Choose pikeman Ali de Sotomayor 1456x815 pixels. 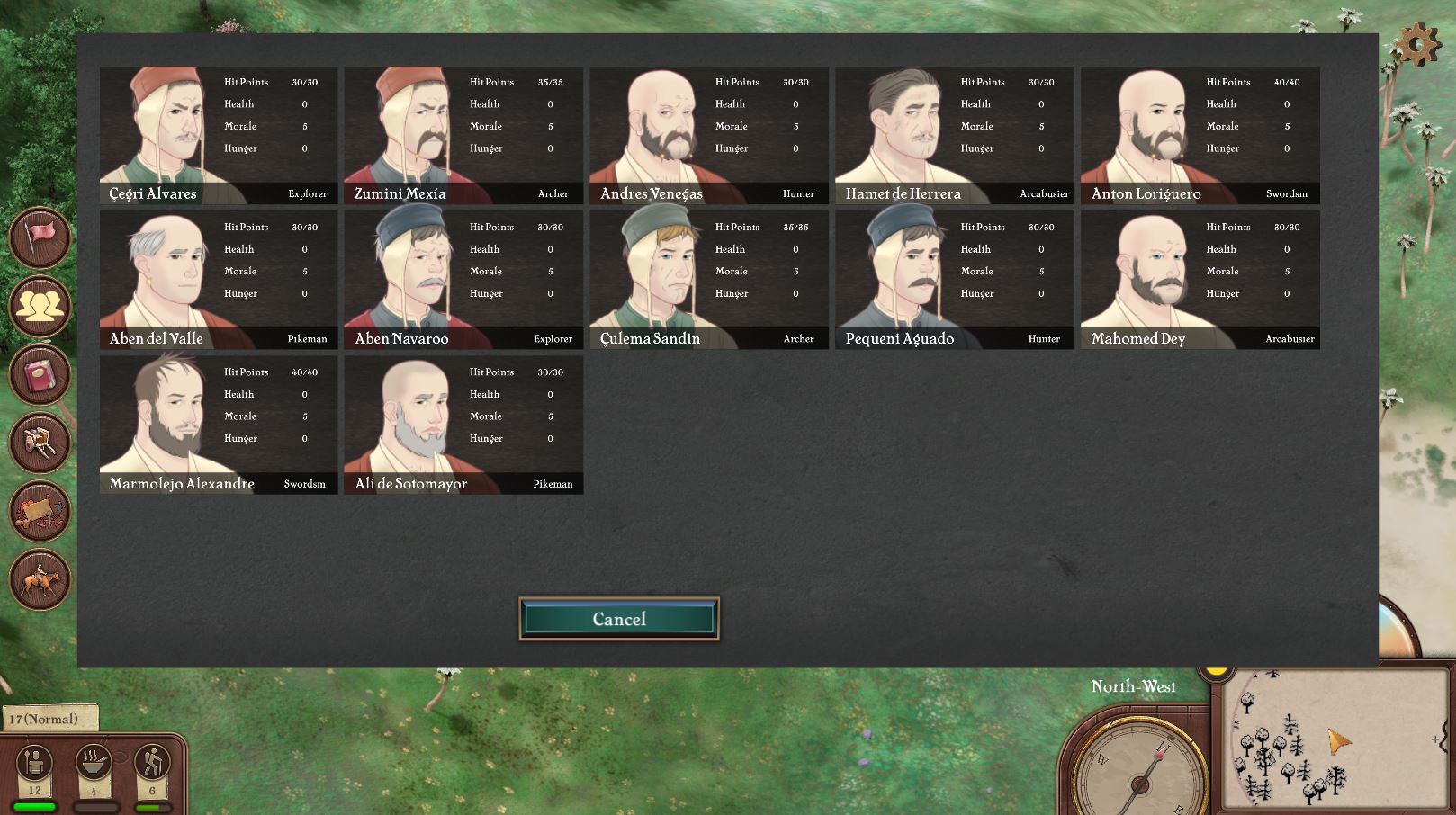click(x=463, y=425)
